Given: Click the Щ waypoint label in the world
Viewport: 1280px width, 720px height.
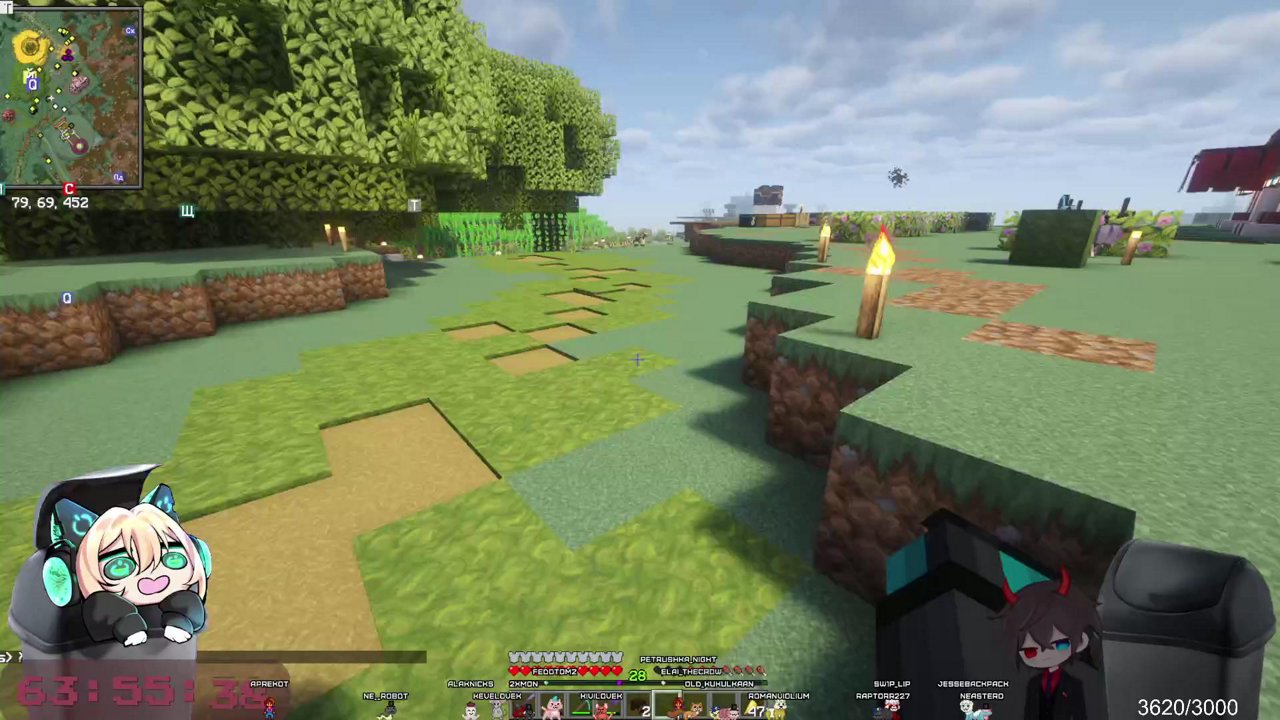Looking at the screenshot, I should [x=187, y=211].
